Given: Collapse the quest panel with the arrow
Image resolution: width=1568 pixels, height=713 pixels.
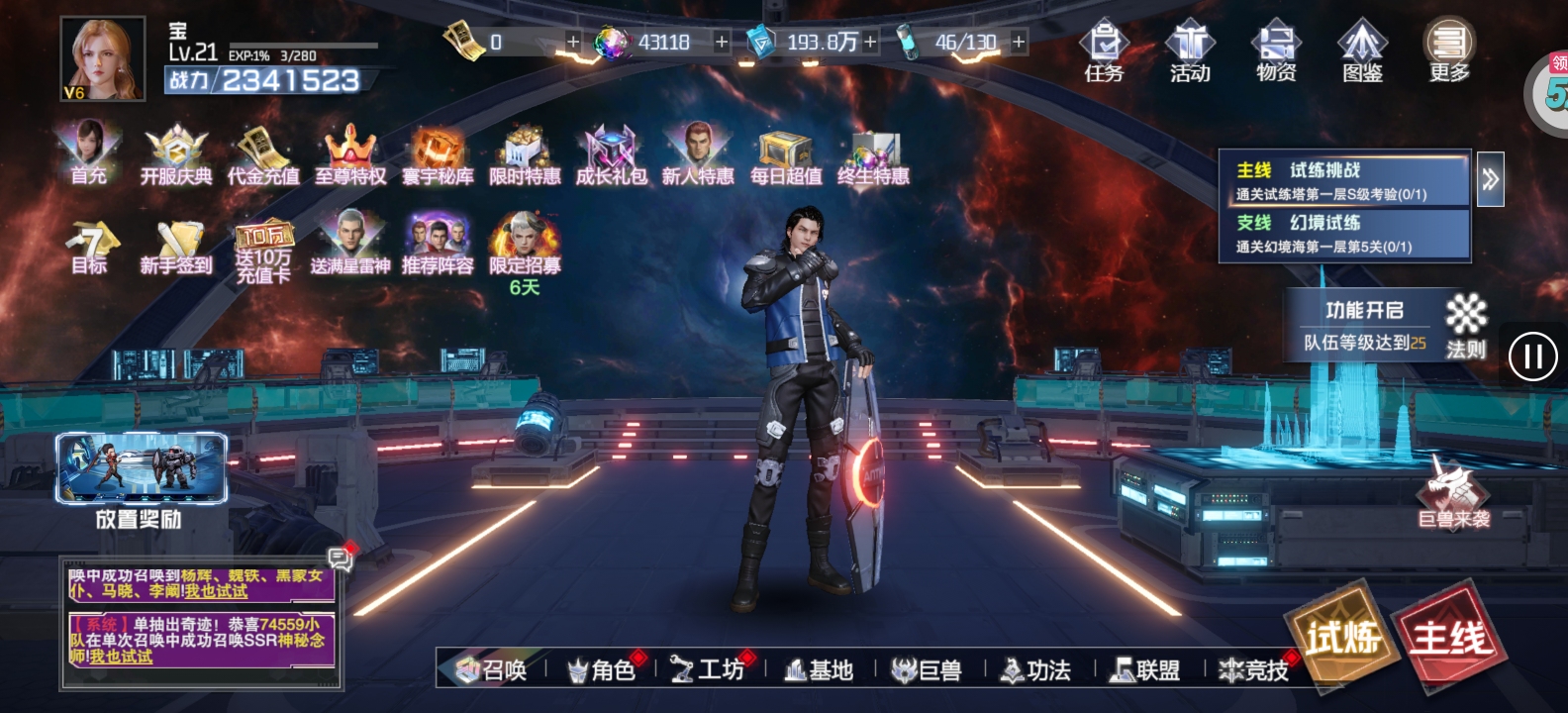Looking at the screenshot, I should 1490,179.
